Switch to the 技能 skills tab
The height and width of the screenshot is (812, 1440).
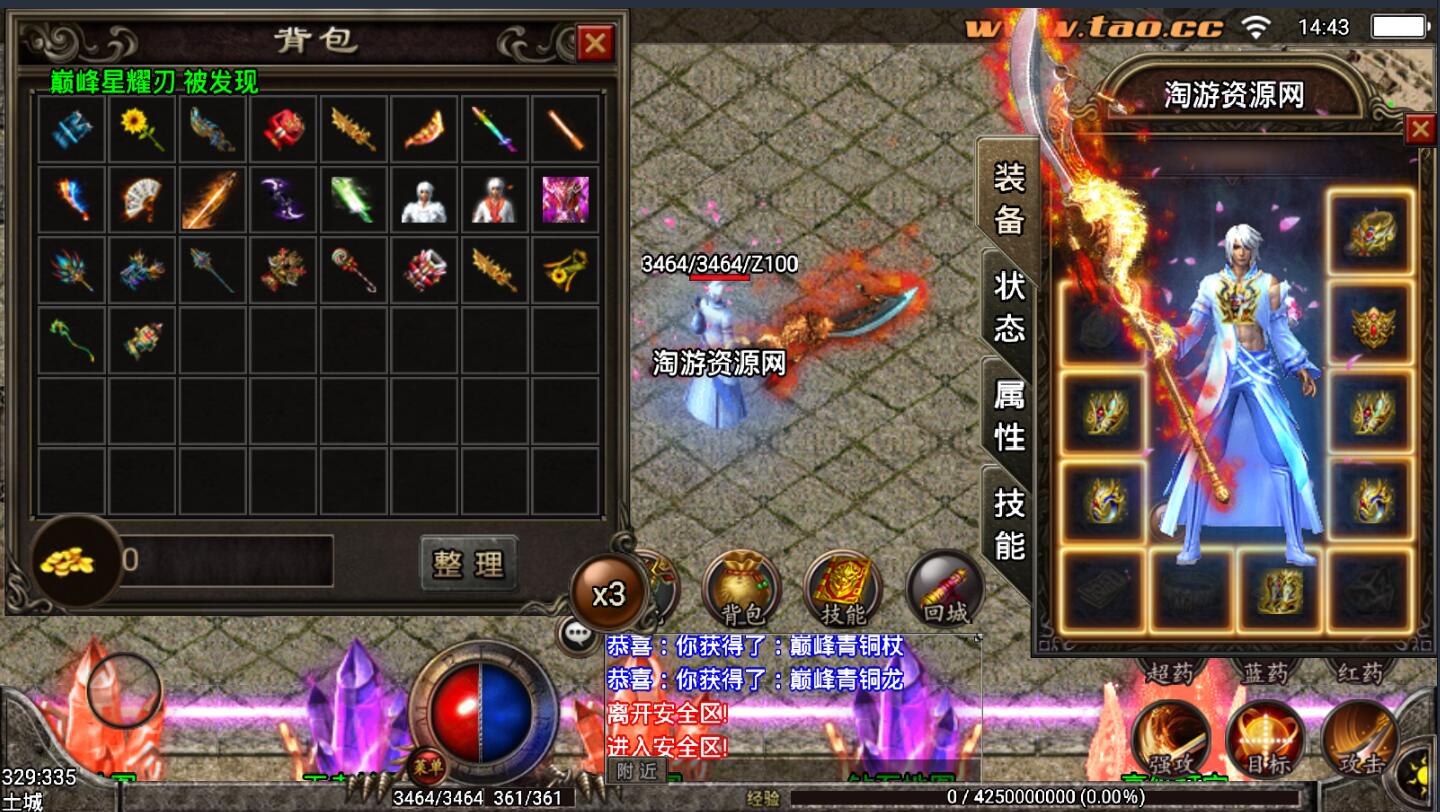pyautogui.click(x=1009, y=523)
